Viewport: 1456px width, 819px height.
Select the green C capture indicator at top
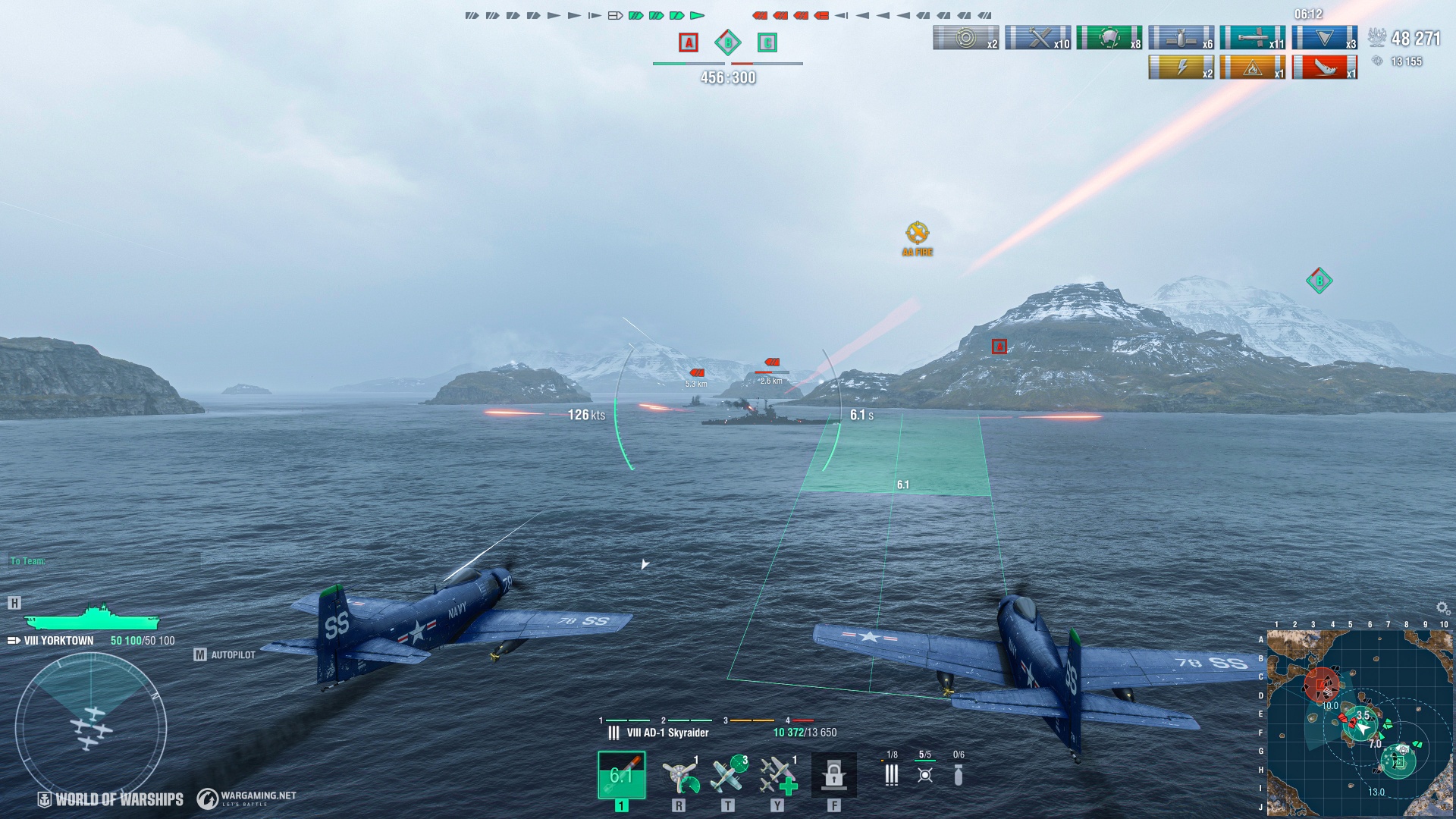(767, 42)
